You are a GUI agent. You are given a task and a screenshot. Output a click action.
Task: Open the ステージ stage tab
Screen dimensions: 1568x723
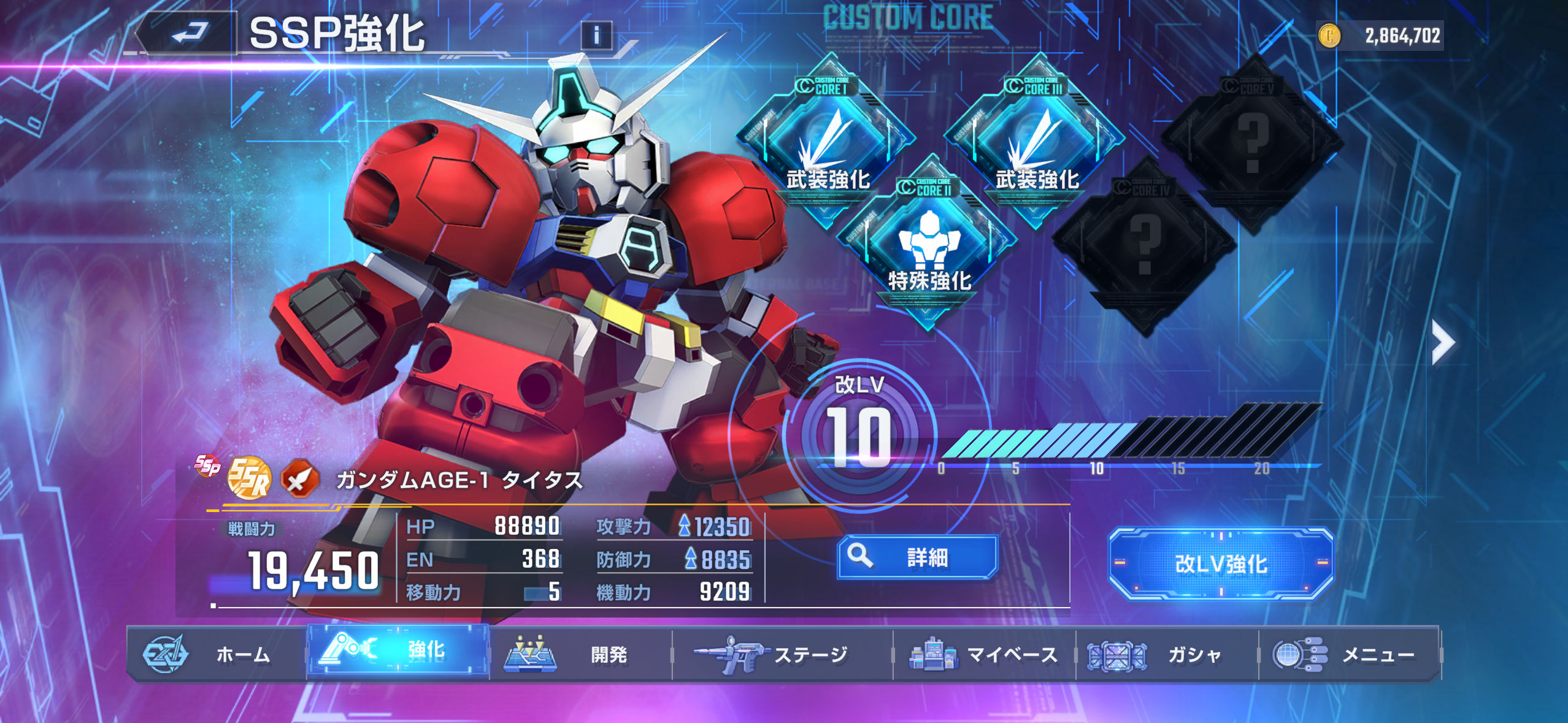pos(782,654)
